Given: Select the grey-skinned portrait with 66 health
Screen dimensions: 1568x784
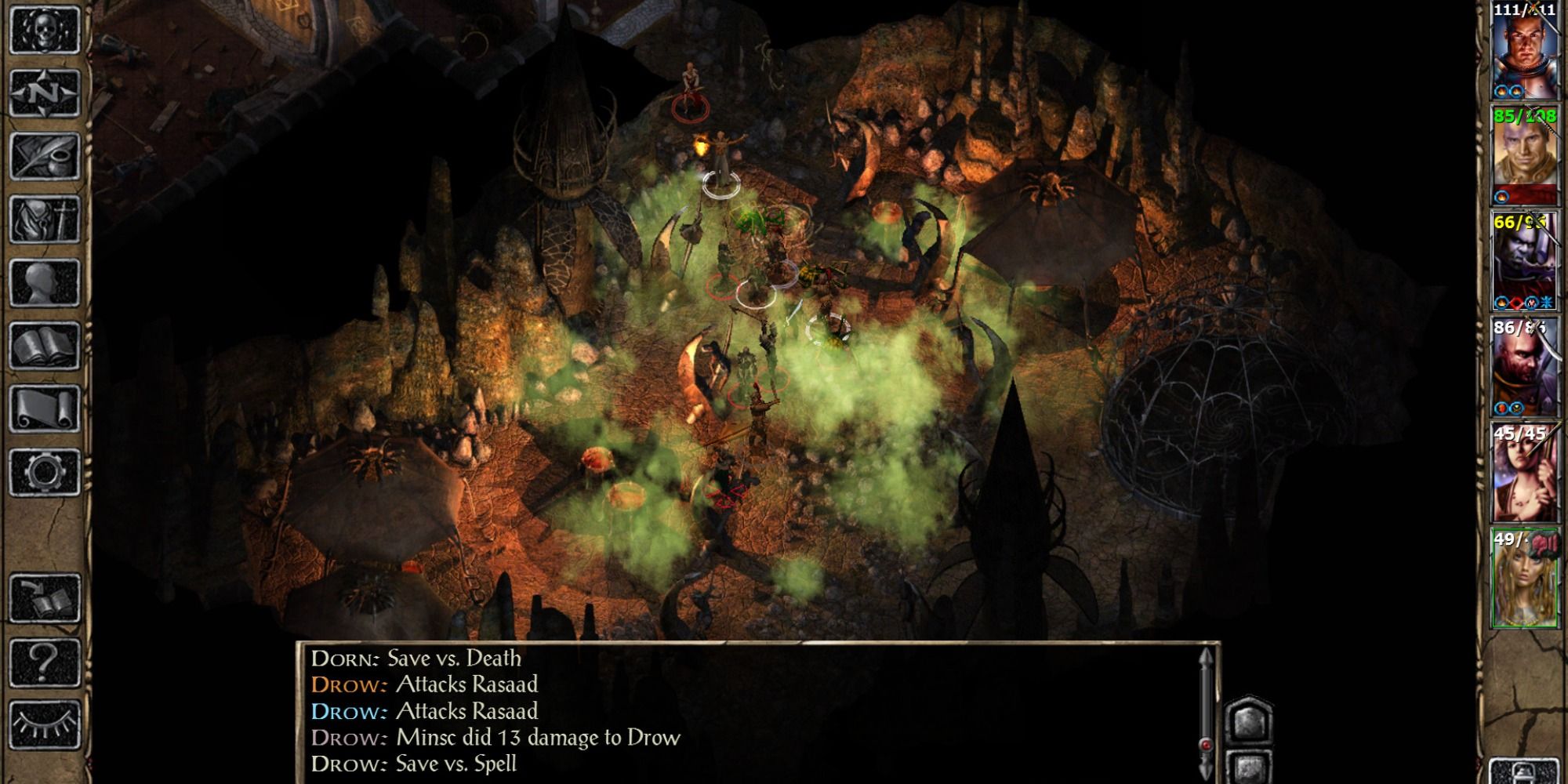Looking at the screenshot, I should click(x=1523, y=262).
